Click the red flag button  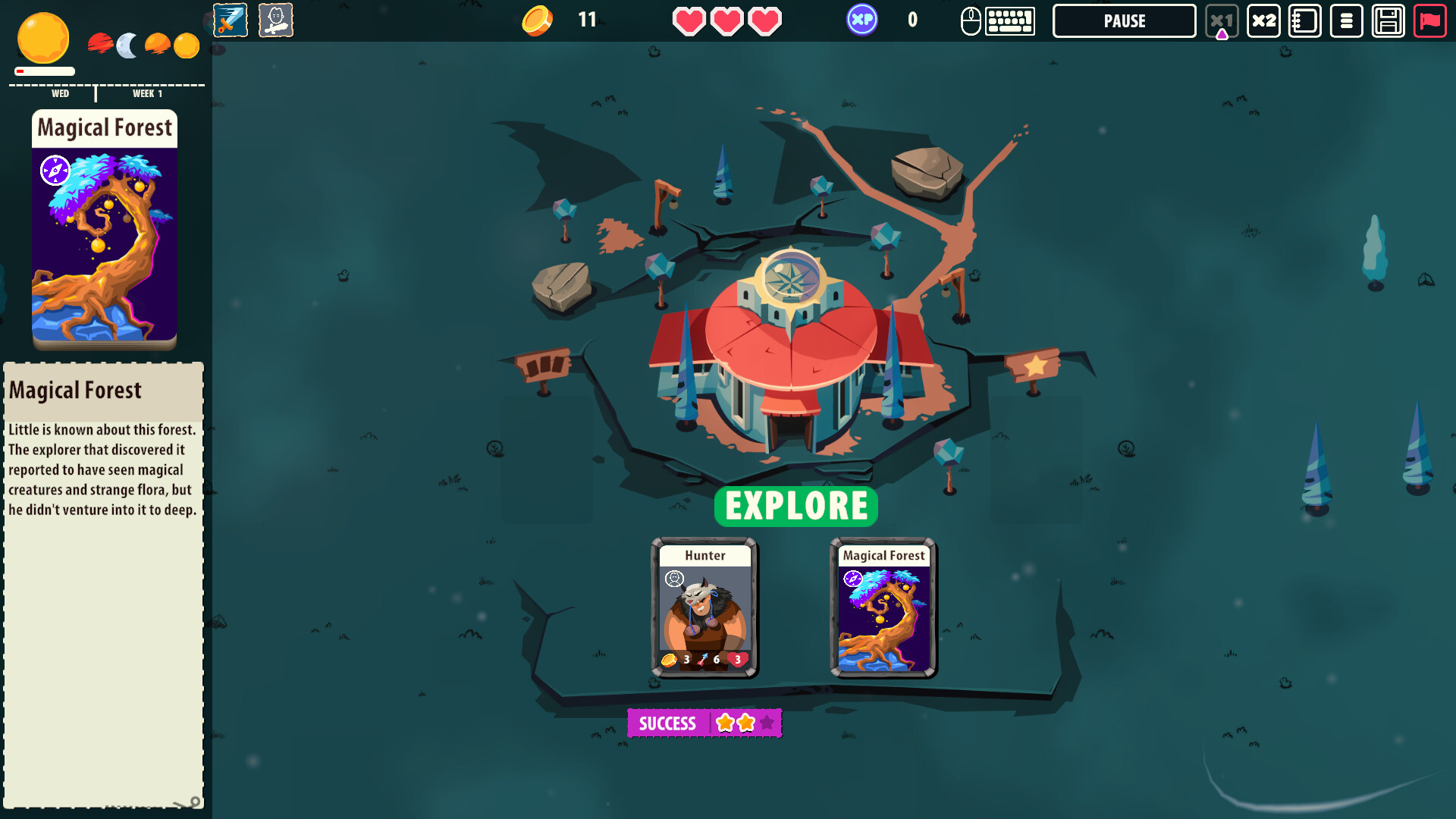(1429, 20)
